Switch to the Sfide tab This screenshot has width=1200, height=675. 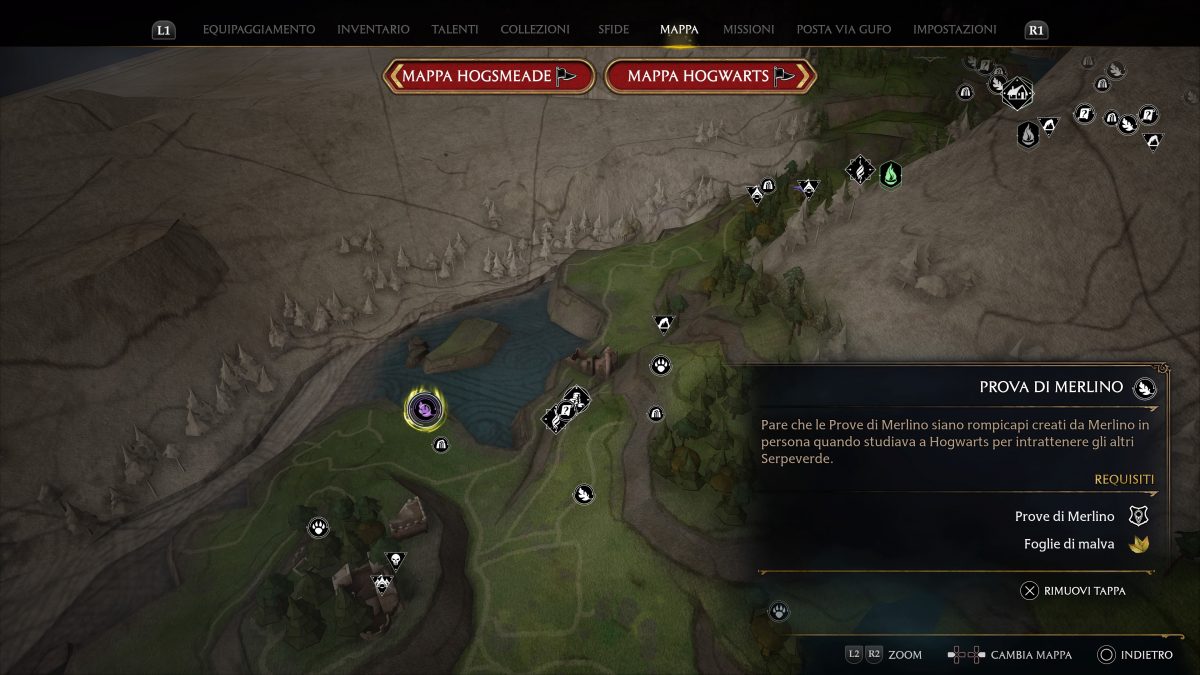[613, 30]
